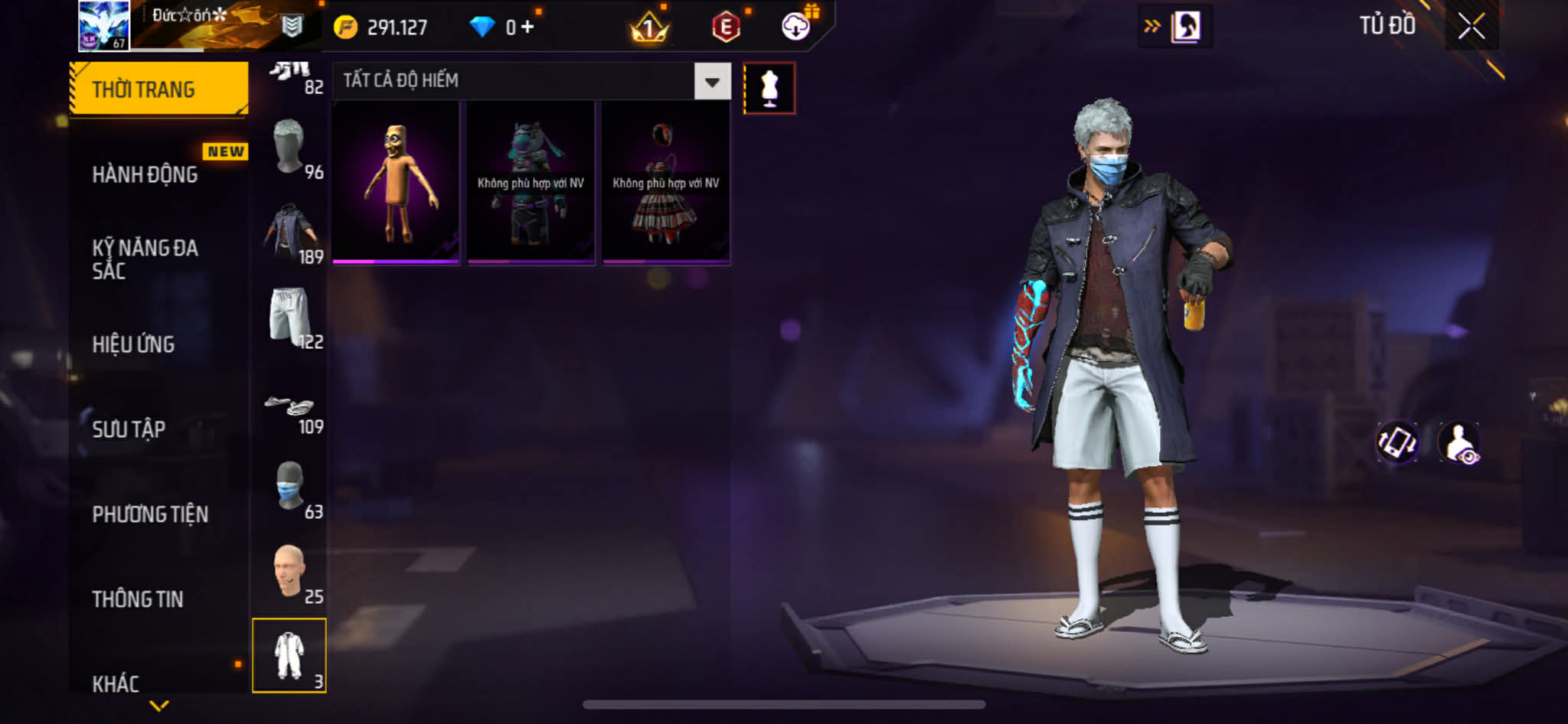Choose the hair category with 96 items

pos(290,147)
